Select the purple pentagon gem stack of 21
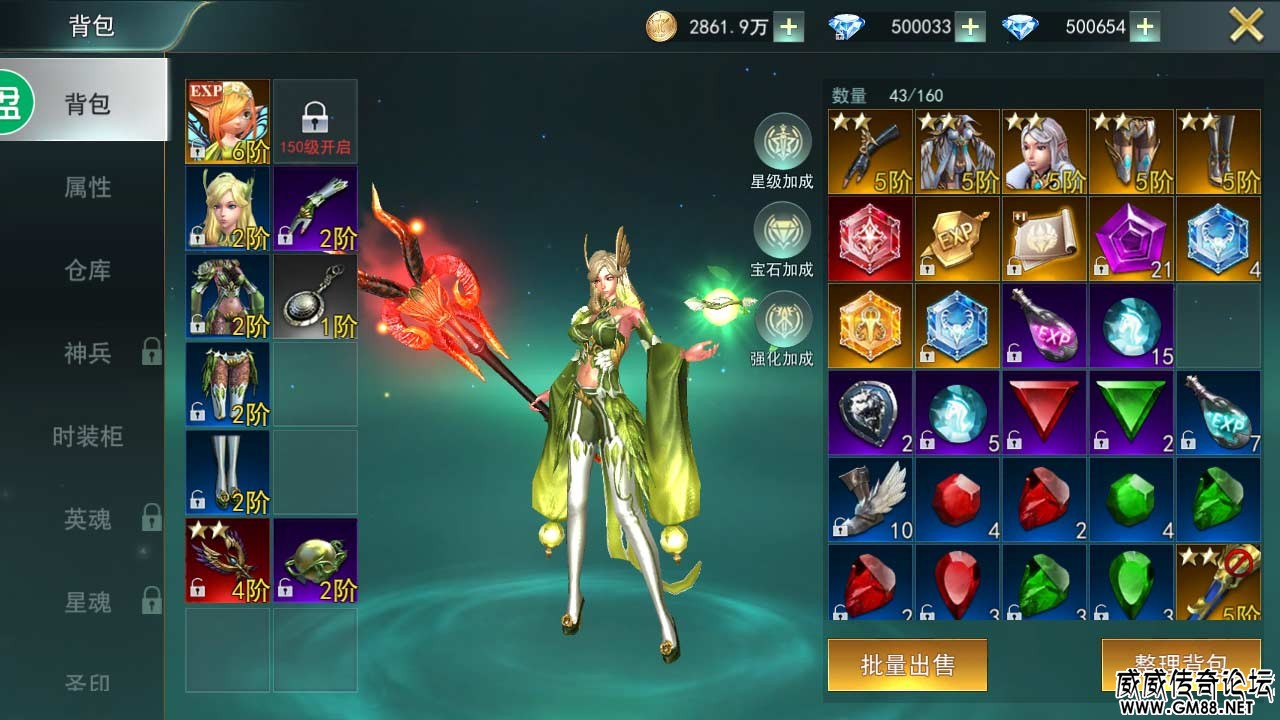Image resolution: width=1280 pixels, height=720 pixels. coord(1131,239)
